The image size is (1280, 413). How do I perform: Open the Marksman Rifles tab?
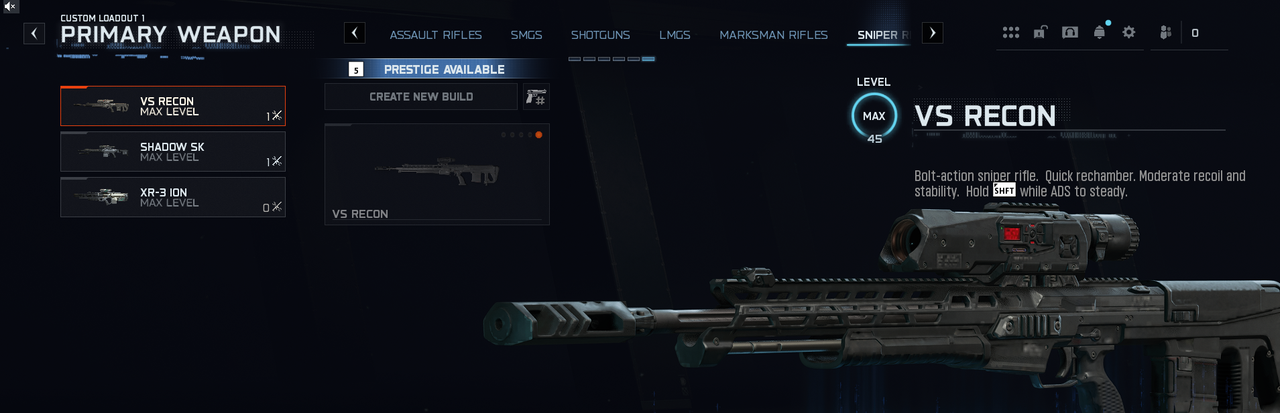(x=773, y=35)
